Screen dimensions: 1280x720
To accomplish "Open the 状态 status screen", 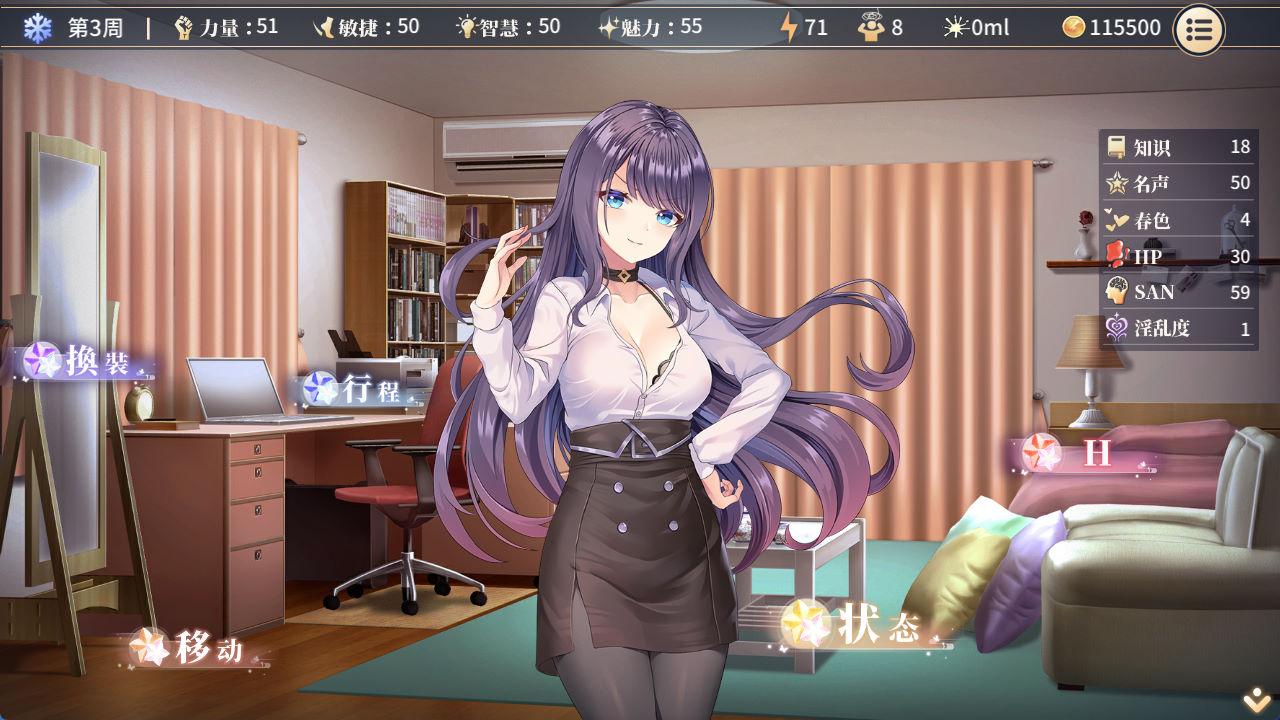I will coord(858,626).
